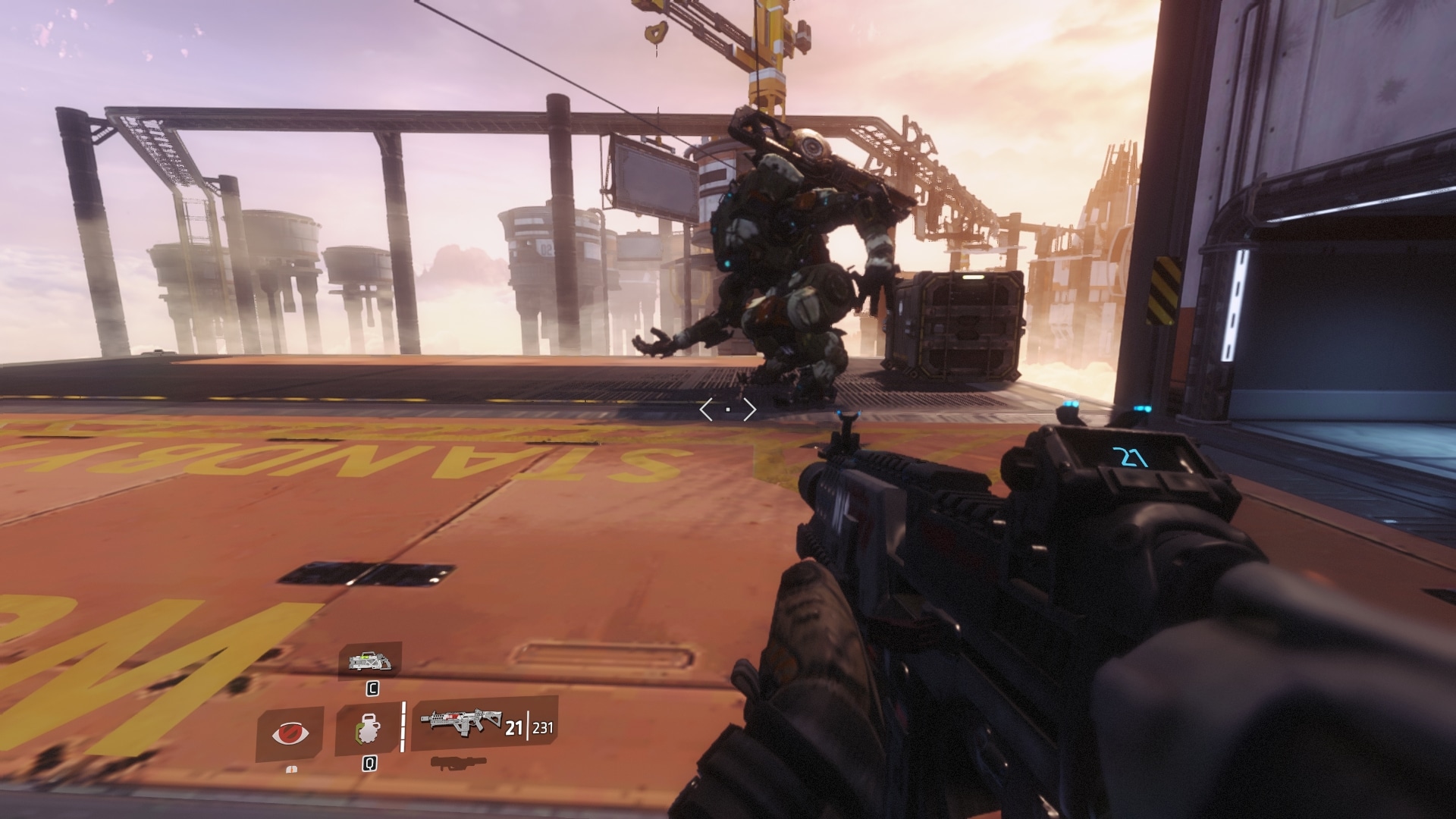Image resolution: width=1456 pixels, height=819 pixels.
Task: Click the center crosshair dot
Action: click(x=728, y=409)
